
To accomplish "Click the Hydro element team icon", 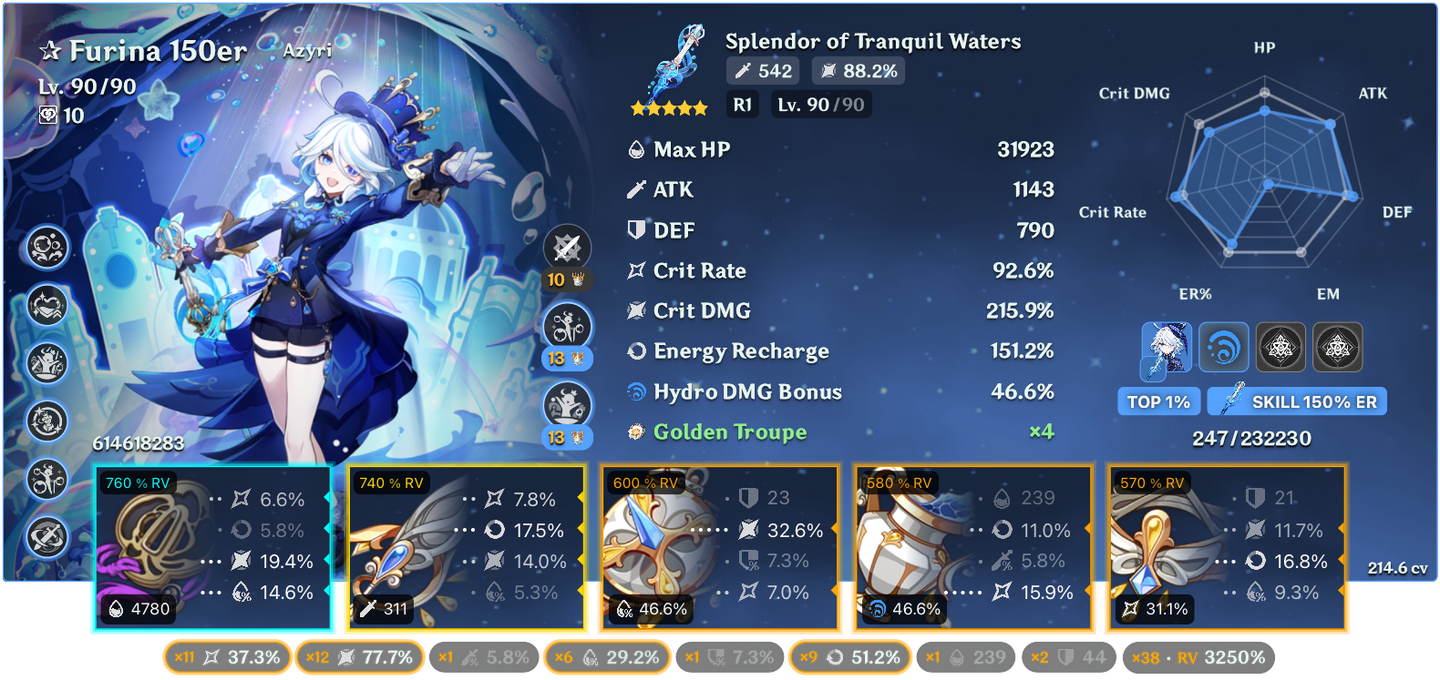I will coord(1224,348).
